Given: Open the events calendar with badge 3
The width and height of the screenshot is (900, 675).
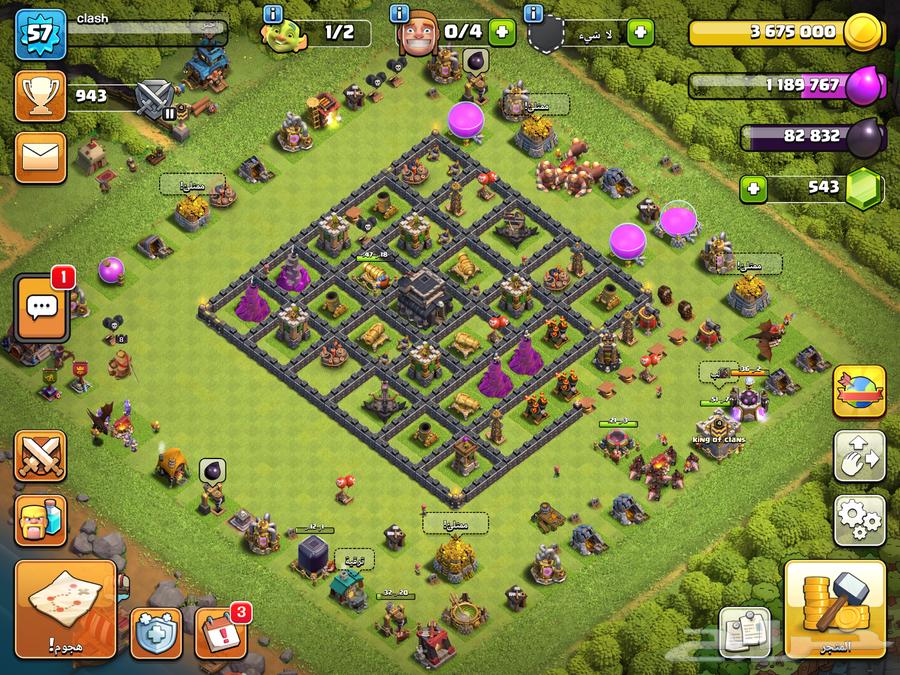Looking at the screenshot, I should click(x=220, y=632).
